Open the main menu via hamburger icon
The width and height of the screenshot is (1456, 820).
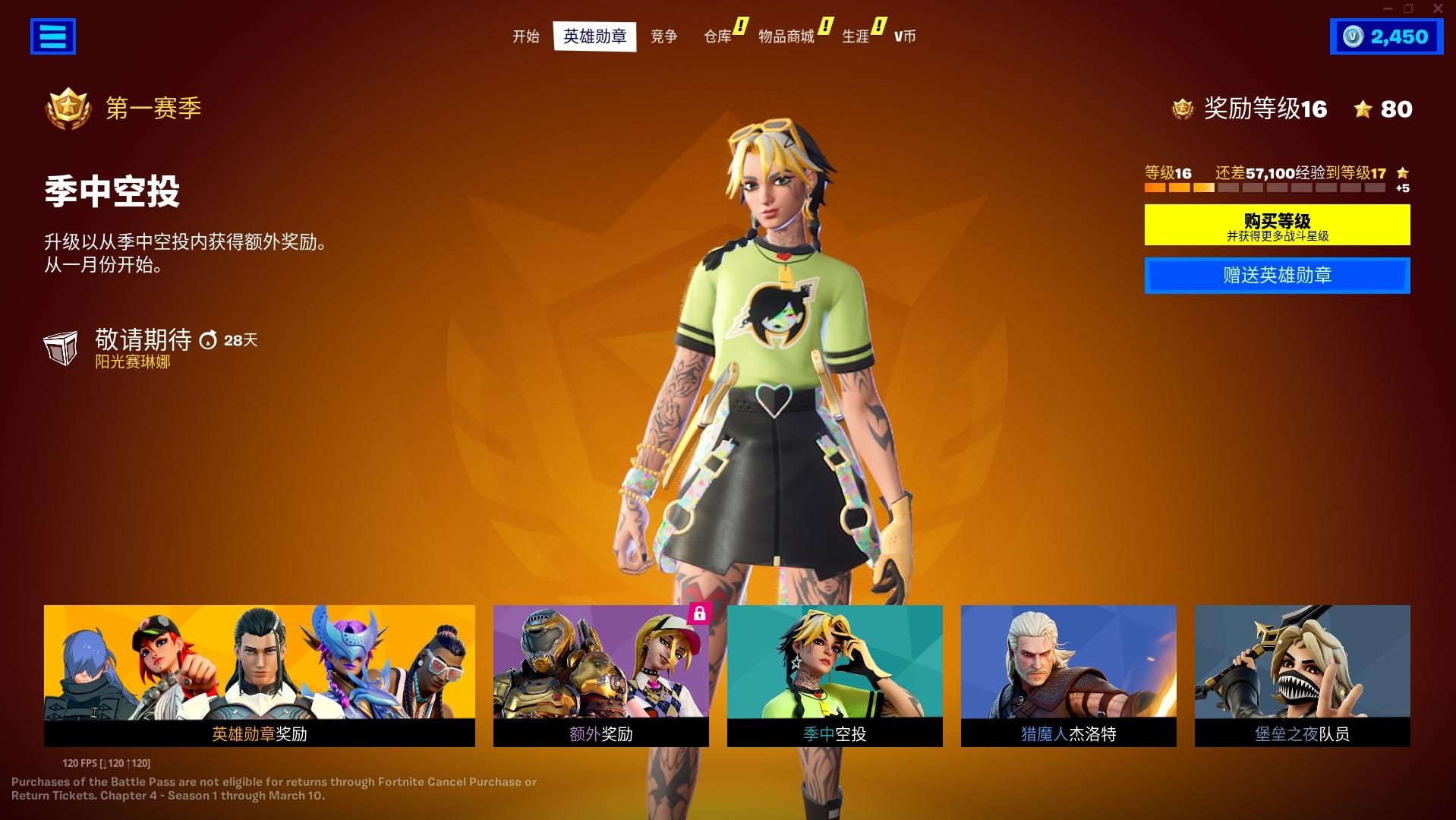click(x=52, y=36)
